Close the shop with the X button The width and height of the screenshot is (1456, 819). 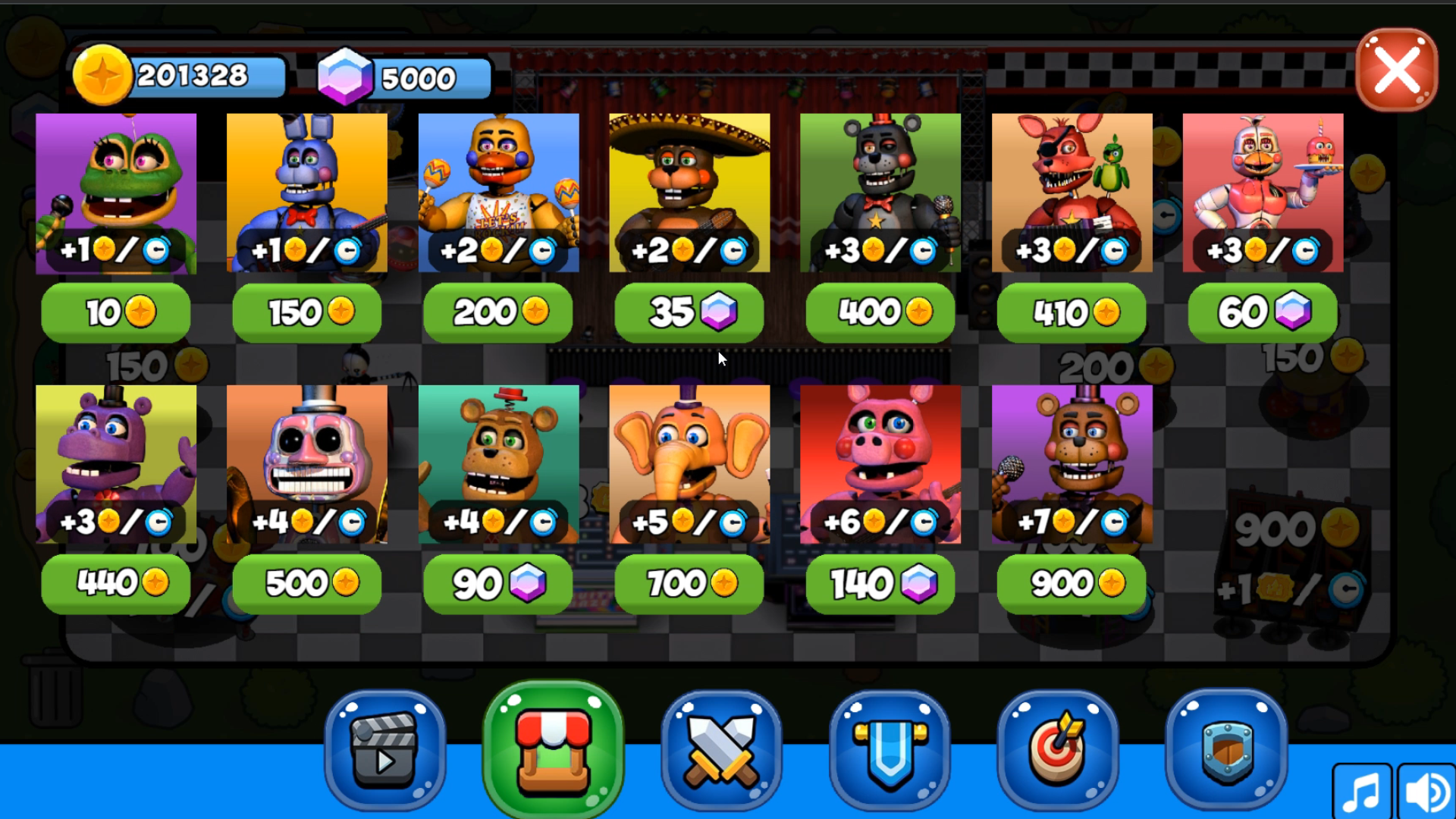click(x=1396, y=70)
